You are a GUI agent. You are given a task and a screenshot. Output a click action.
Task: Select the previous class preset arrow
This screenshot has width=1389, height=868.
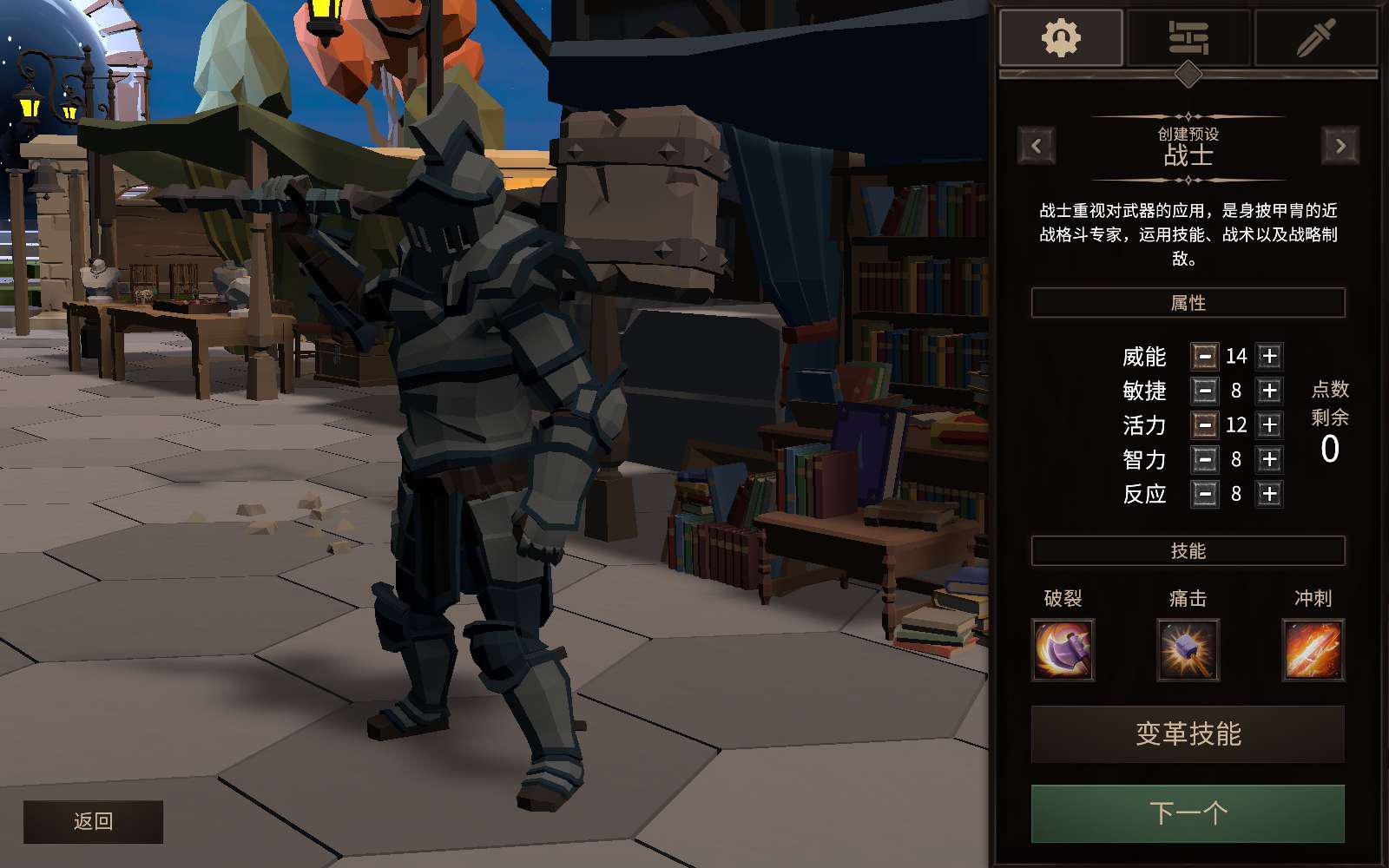tap(1037, 146)
